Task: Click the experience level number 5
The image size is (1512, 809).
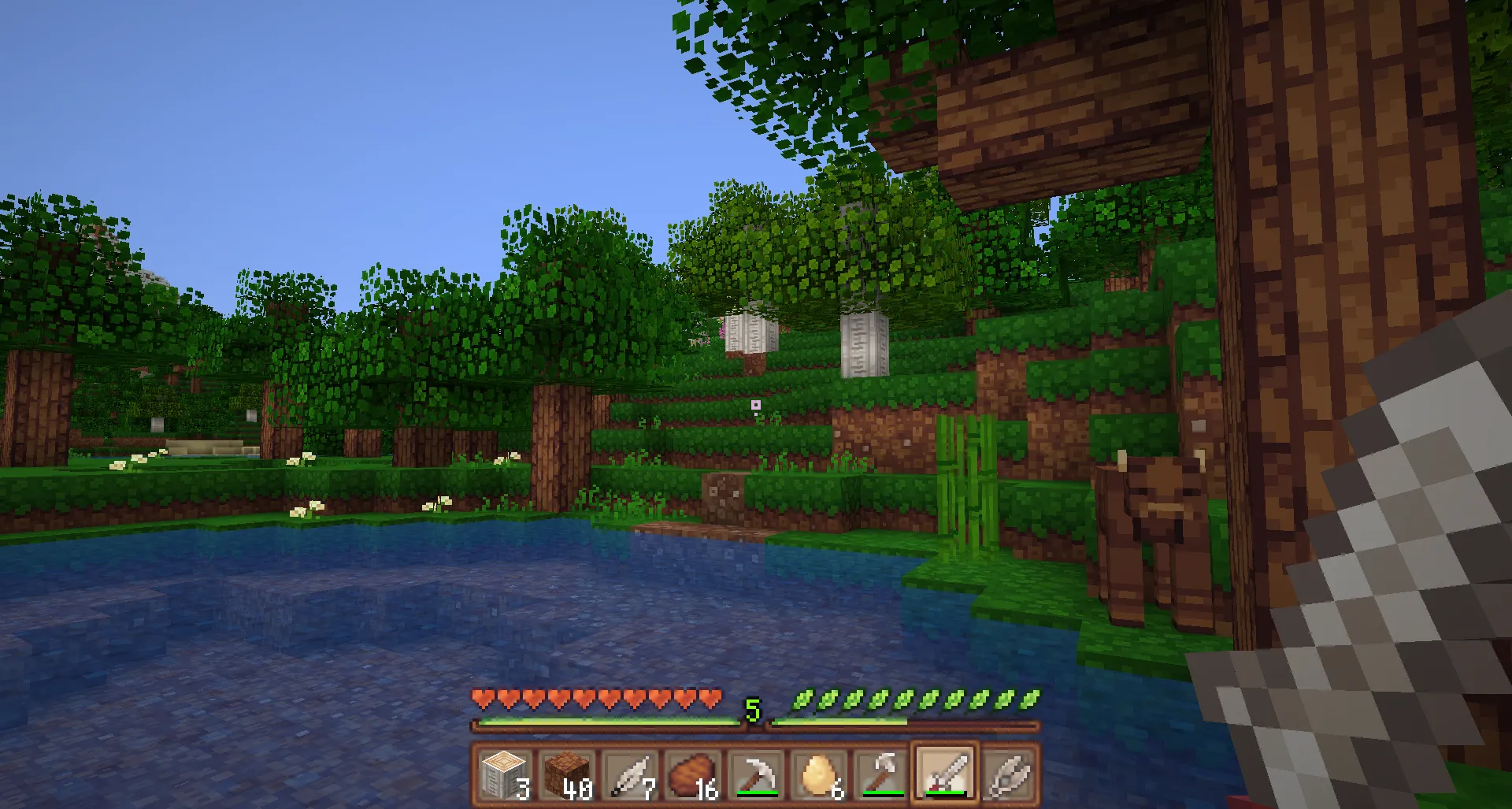Action: click(x=754, y=708)
